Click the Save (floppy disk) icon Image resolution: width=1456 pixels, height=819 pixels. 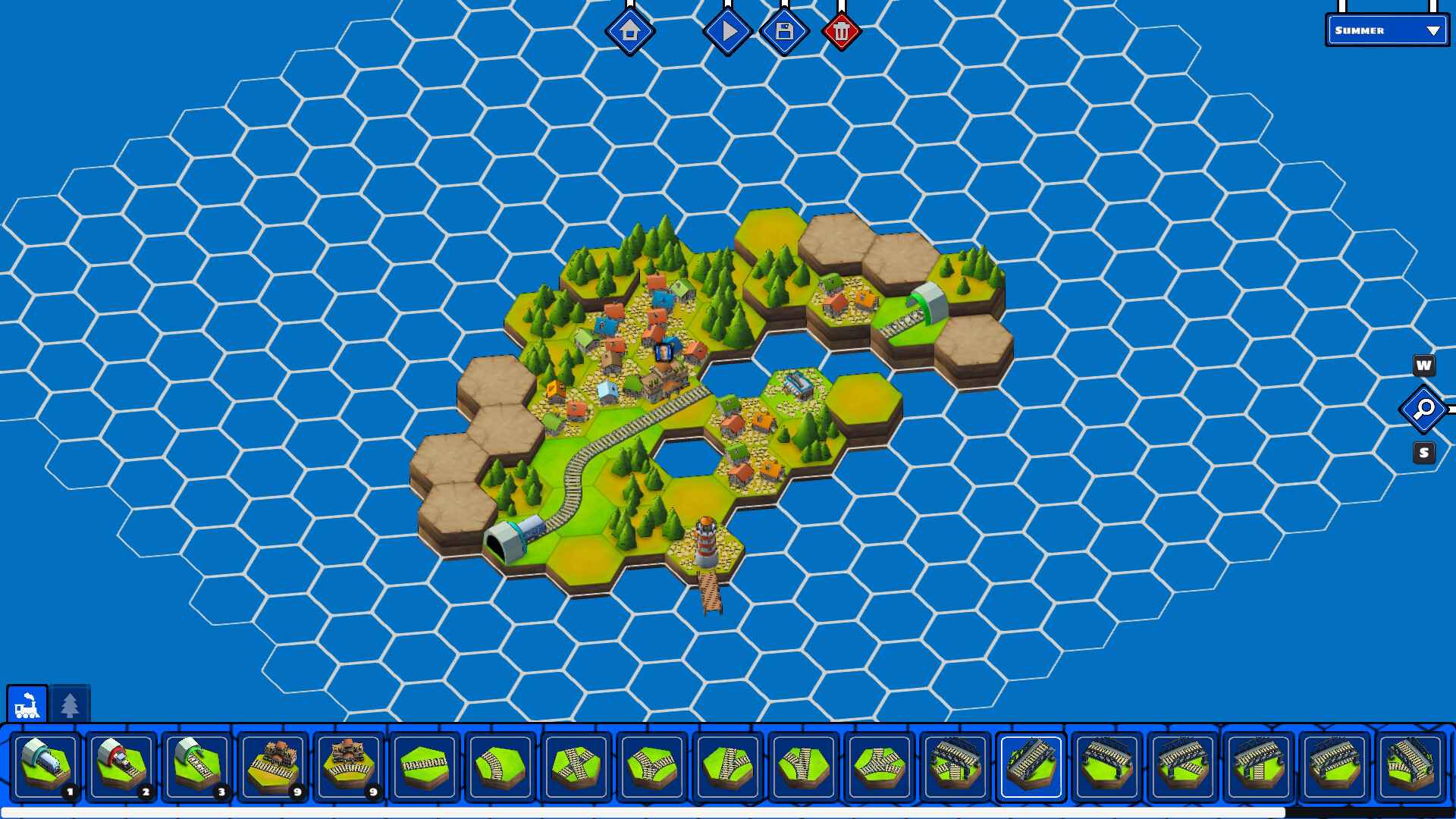tap(784, 31)
